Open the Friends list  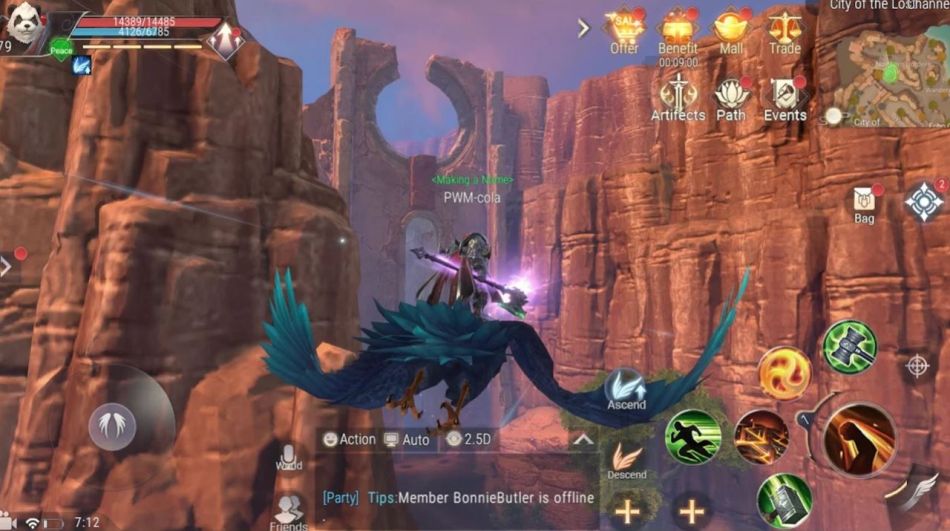coord(289,511)
